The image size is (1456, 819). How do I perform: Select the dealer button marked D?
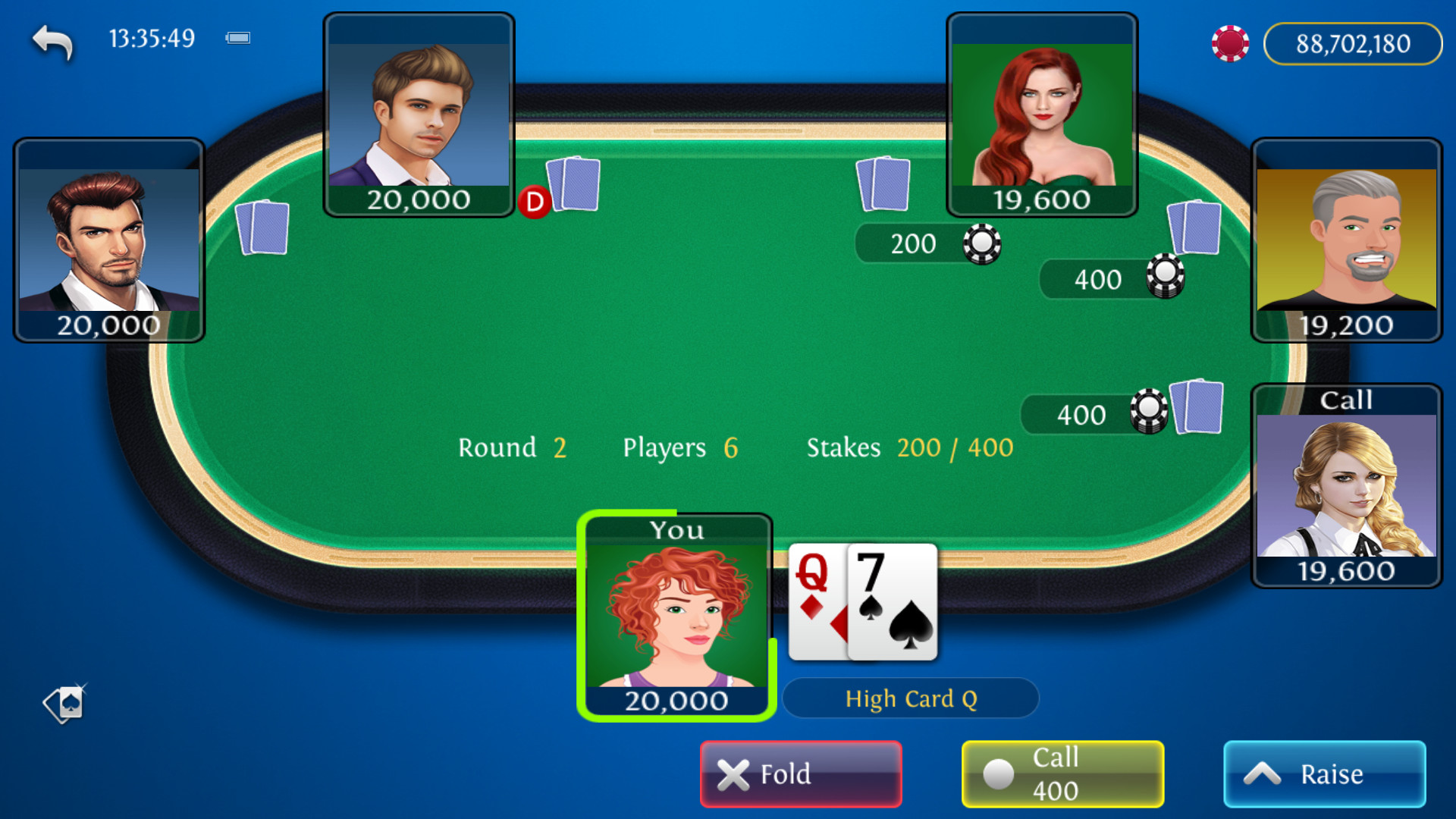coord(534,202)
